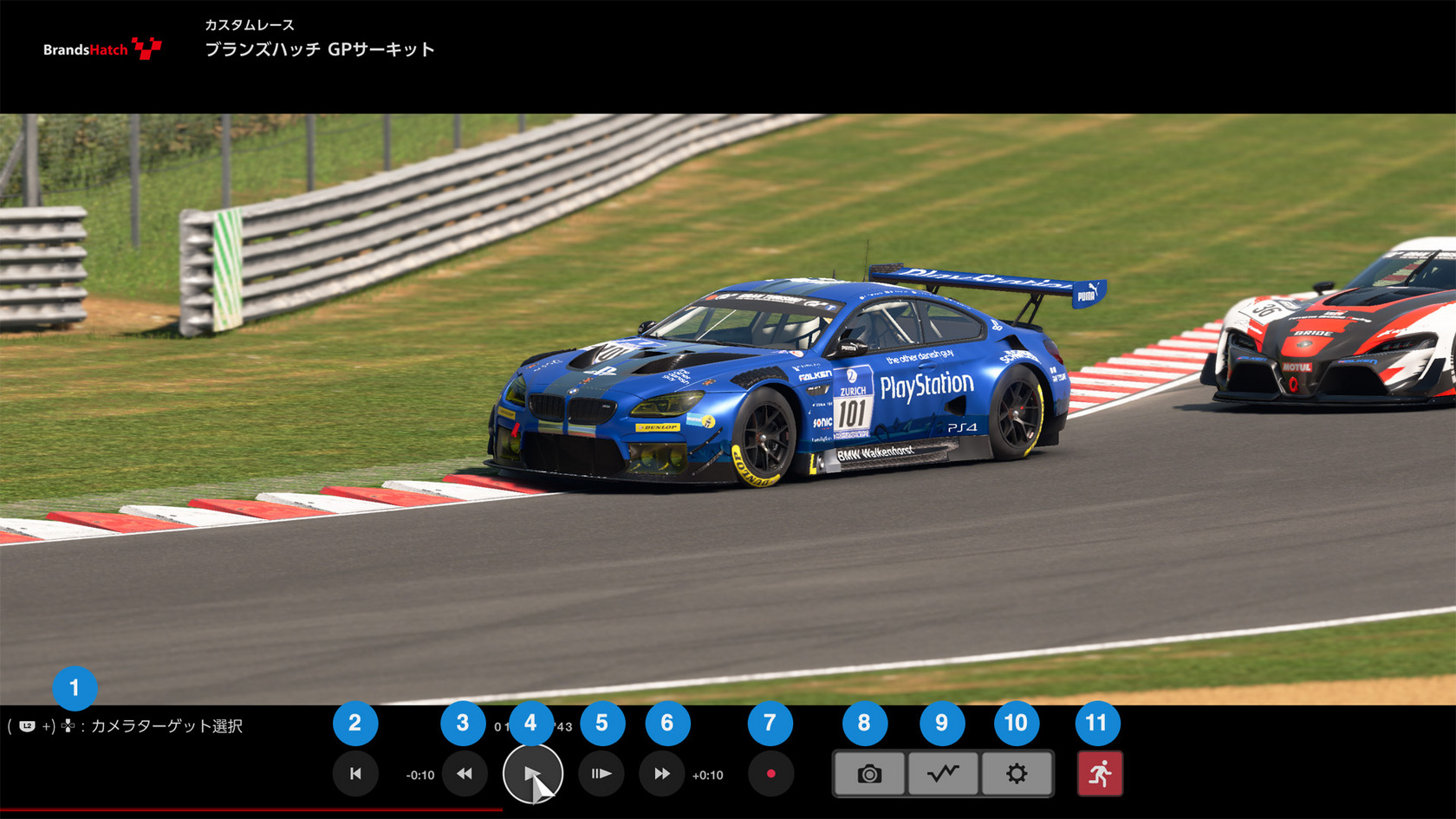Open replay settings via the gear icon

click(1017, 774)
